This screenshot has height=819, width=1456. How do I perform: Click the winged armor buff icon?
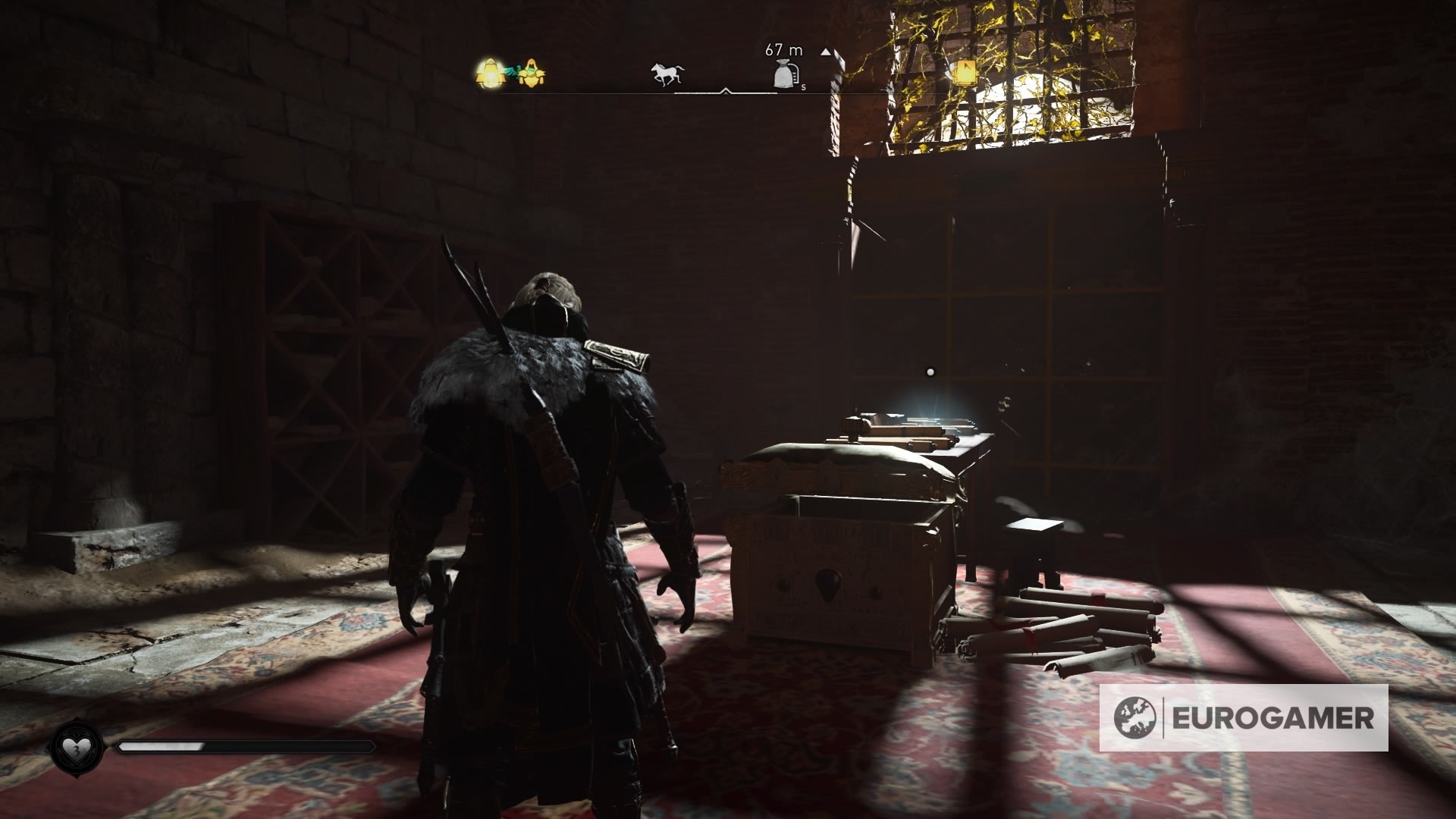coord(531,72)
